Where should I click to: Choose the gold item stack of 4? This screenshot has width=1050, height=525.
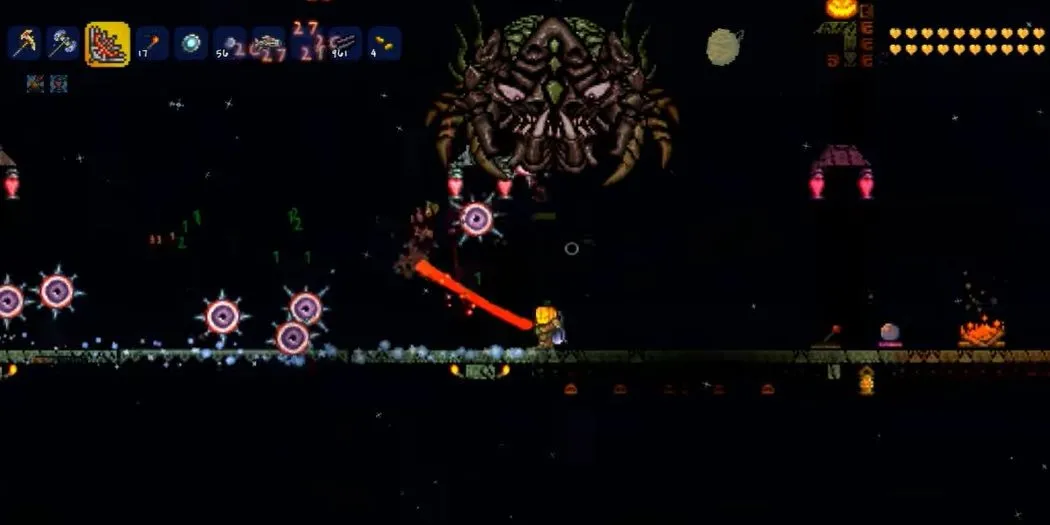pos(384,43)
